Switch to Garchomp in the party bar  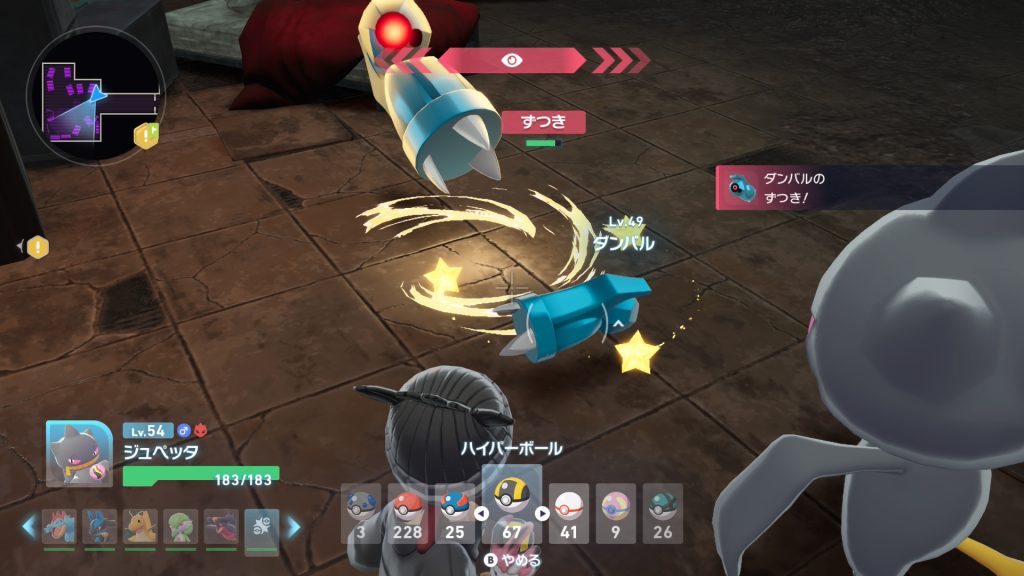click(221, 526)
